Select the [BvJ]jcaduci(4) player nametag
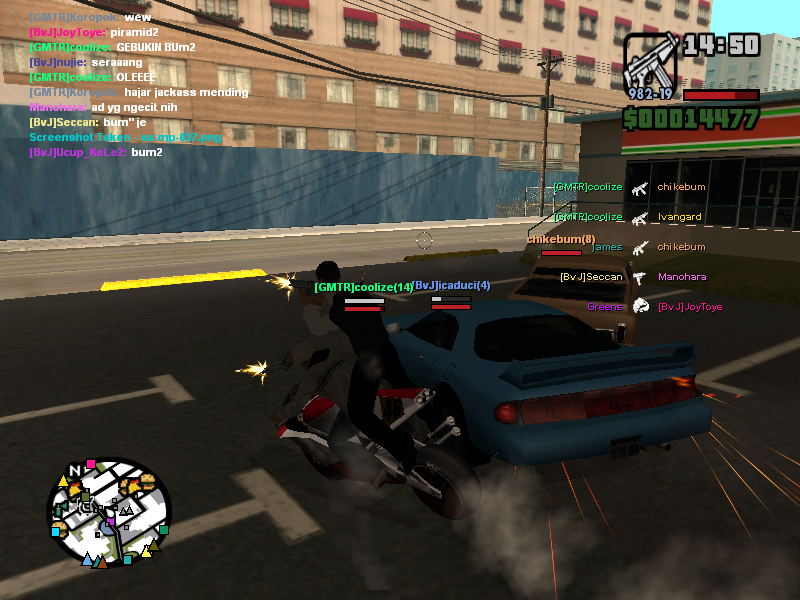The height and width of the screenshot is (600, 800). (452, 286)
